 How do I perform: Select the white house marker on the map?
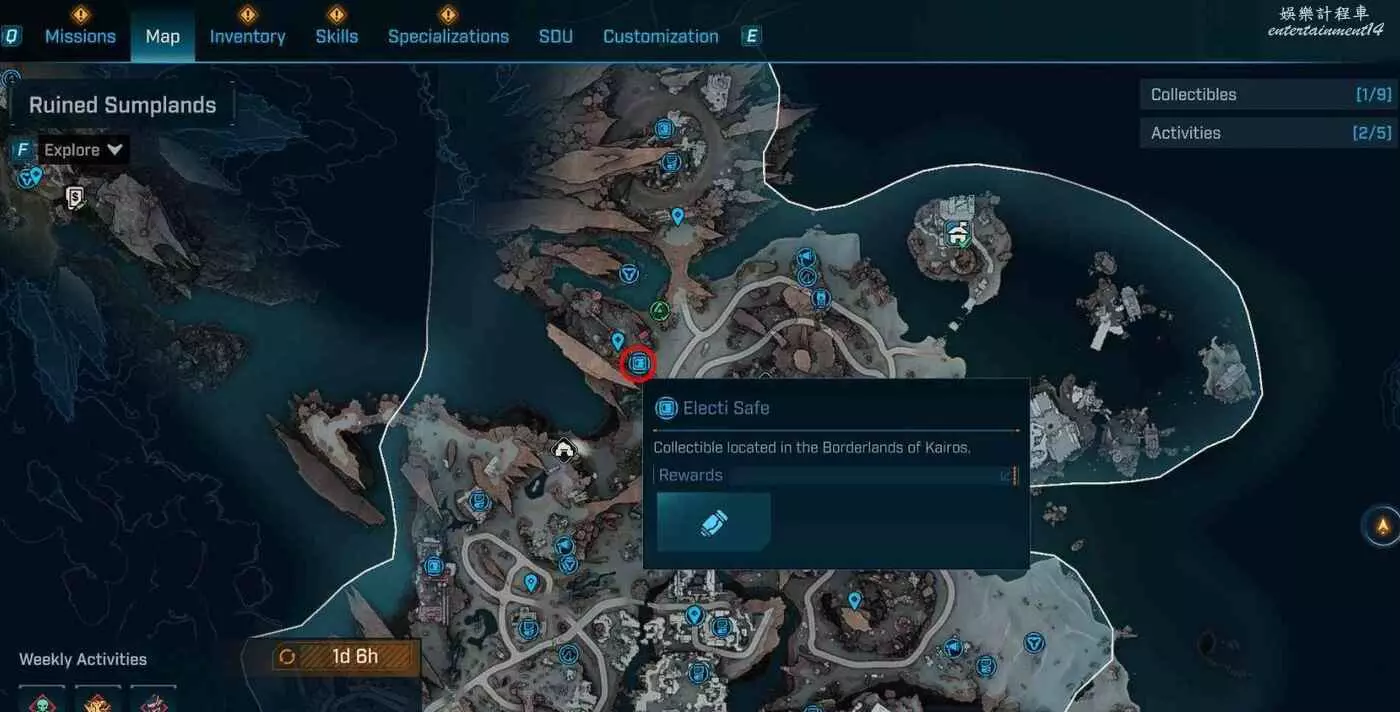565,450
